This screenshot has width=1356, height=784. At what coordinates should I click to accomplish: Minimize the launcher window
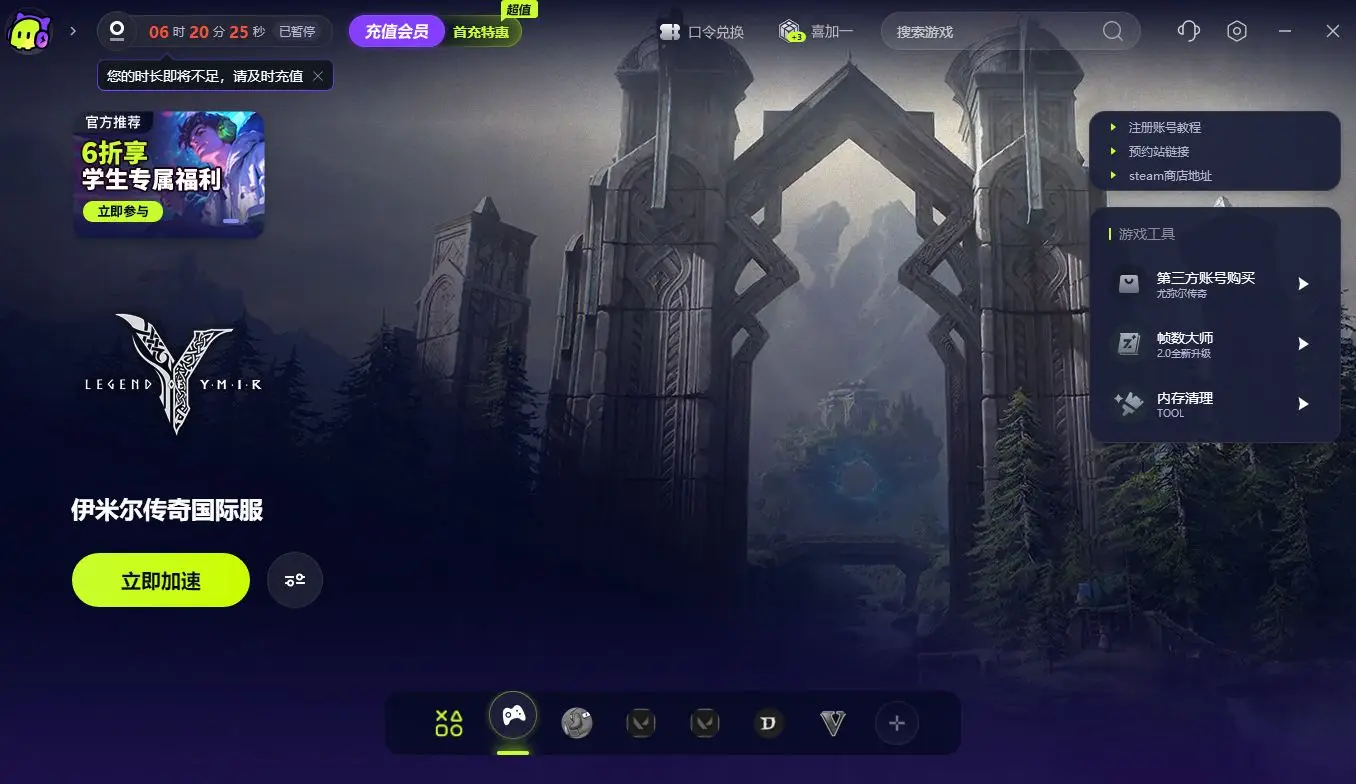[1285, 31]
